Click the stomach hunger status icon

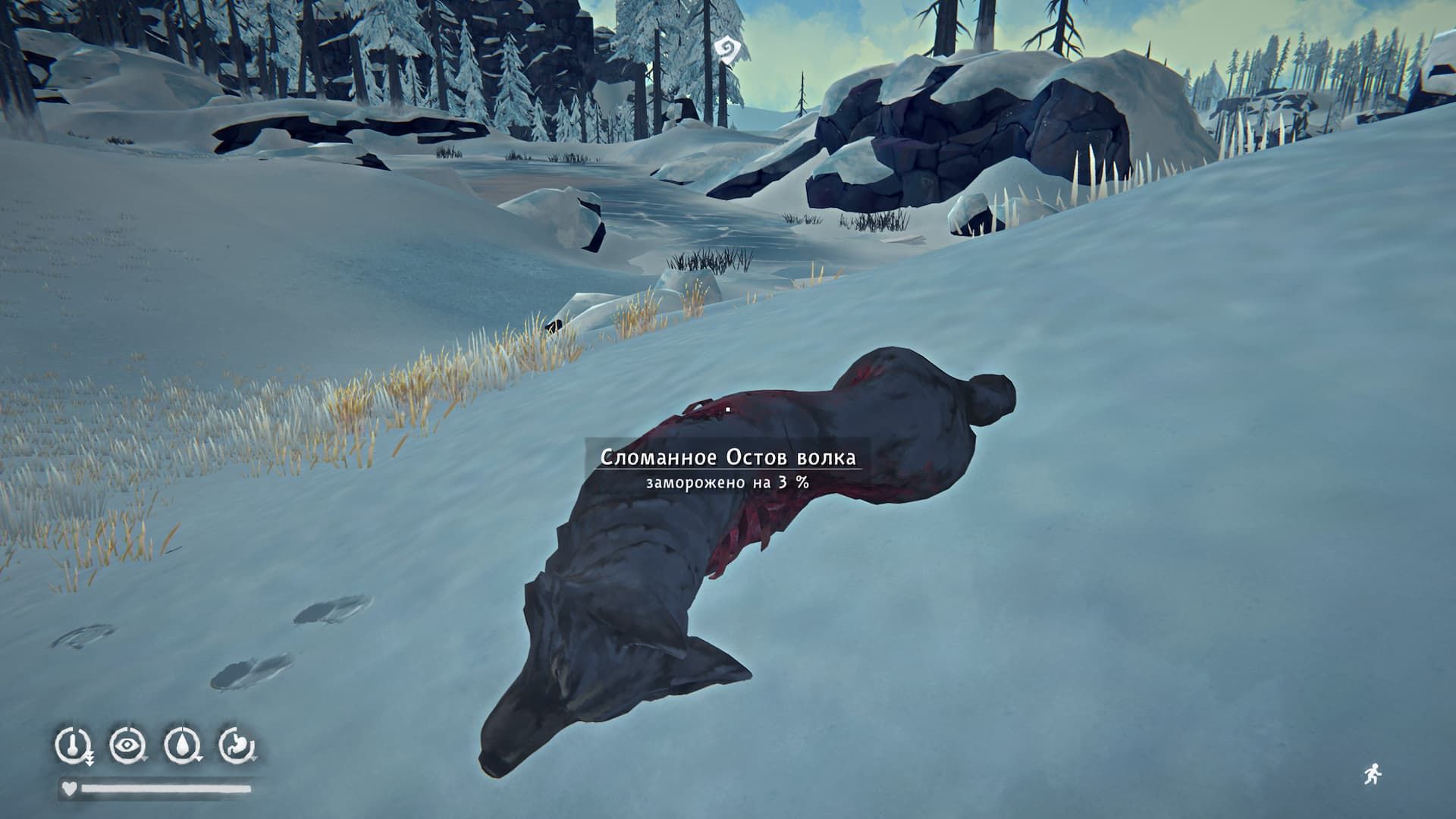click(x=237, y=744)
